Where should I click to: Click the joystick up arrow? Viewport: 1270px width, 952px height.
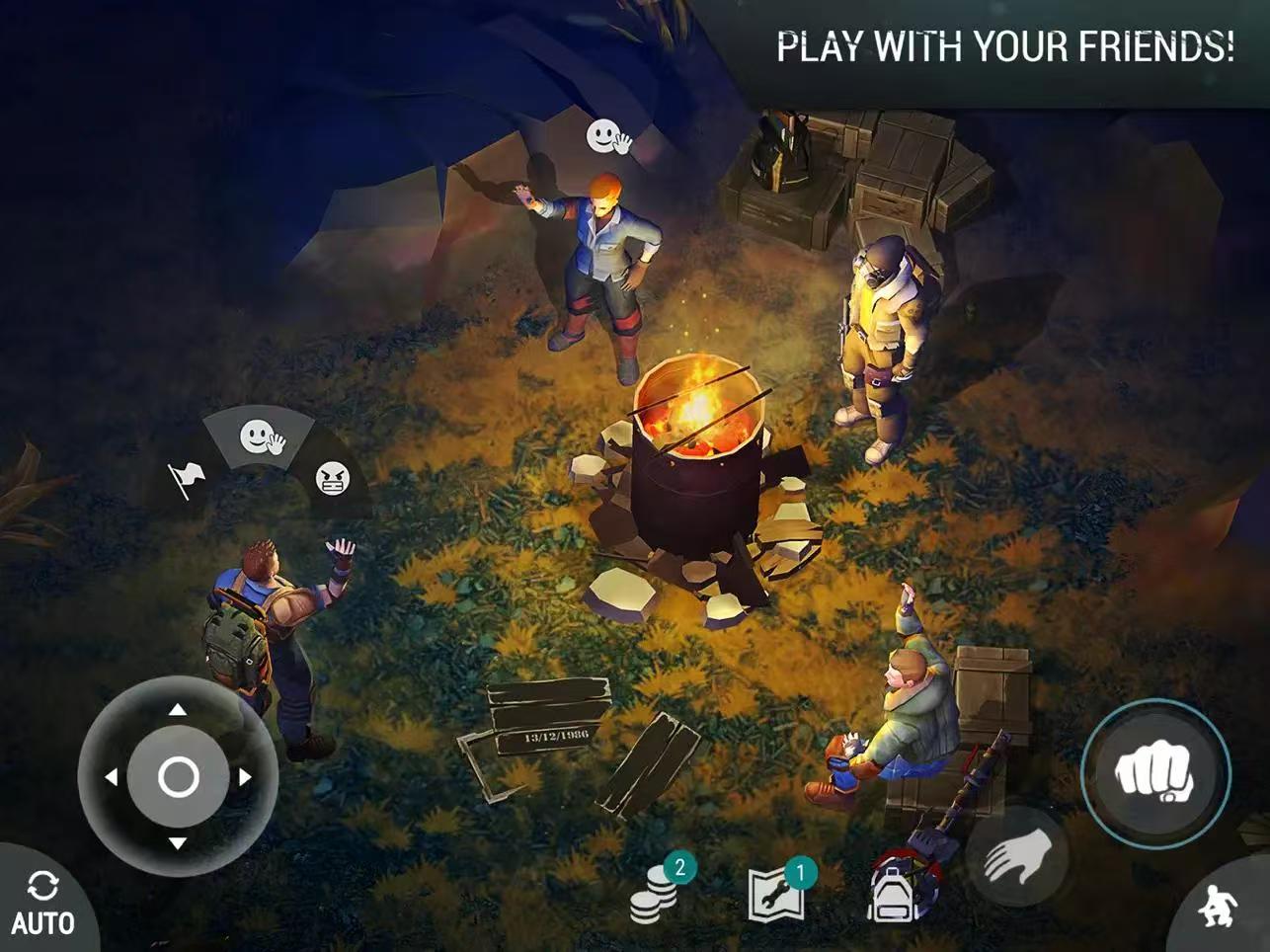(178, 709)
